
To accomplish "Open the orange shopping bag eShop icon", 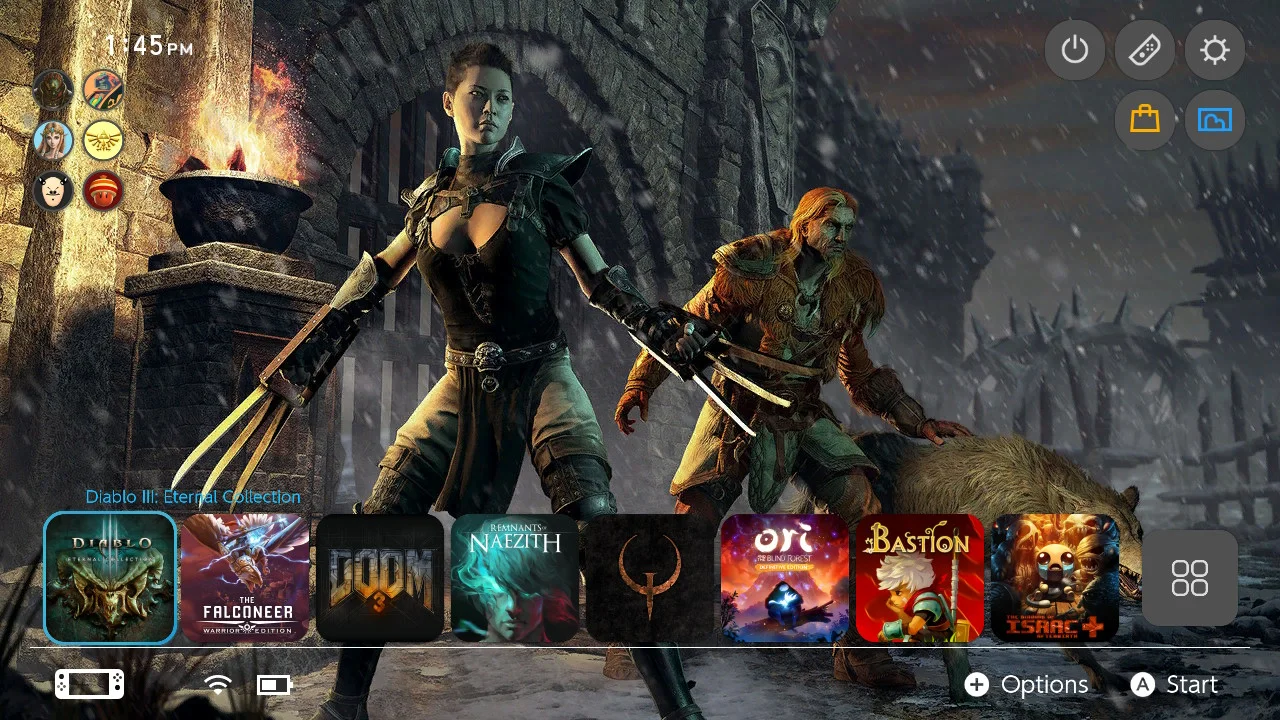I will [x=1145, y=120].
